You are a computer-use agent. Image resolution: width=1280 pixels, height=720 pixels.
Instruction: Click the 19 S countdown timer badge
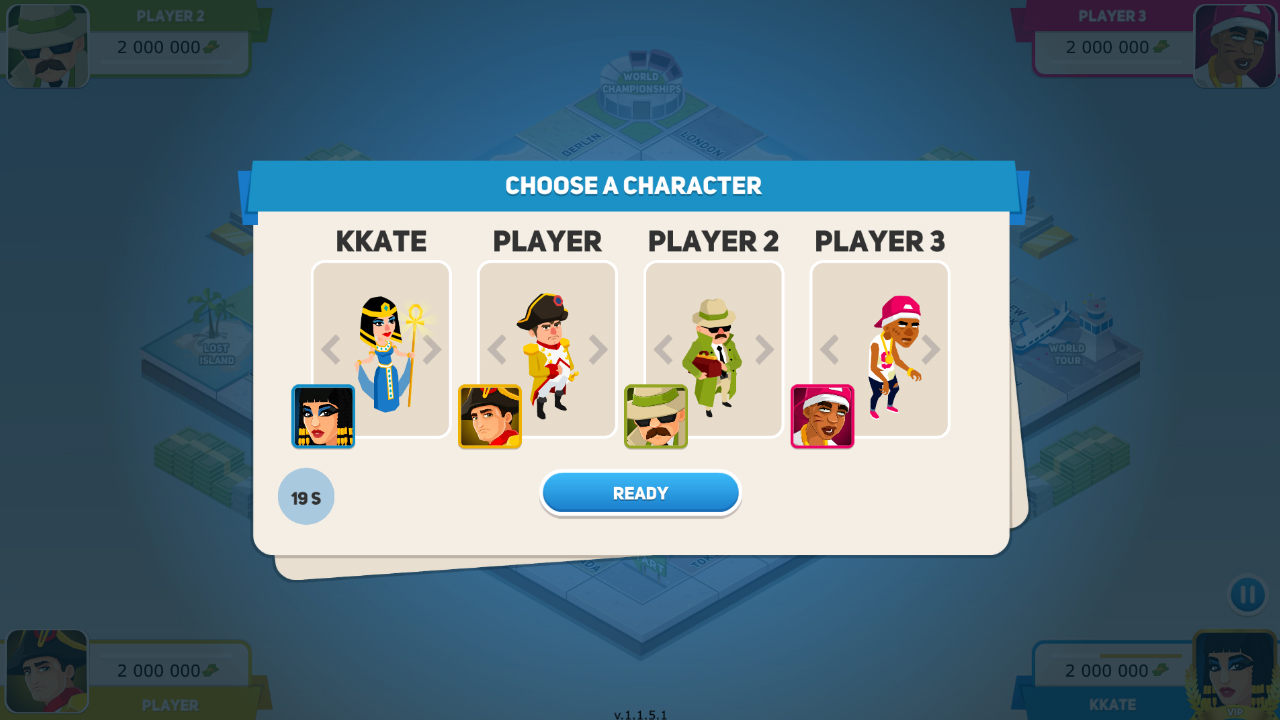pos(306,496)
